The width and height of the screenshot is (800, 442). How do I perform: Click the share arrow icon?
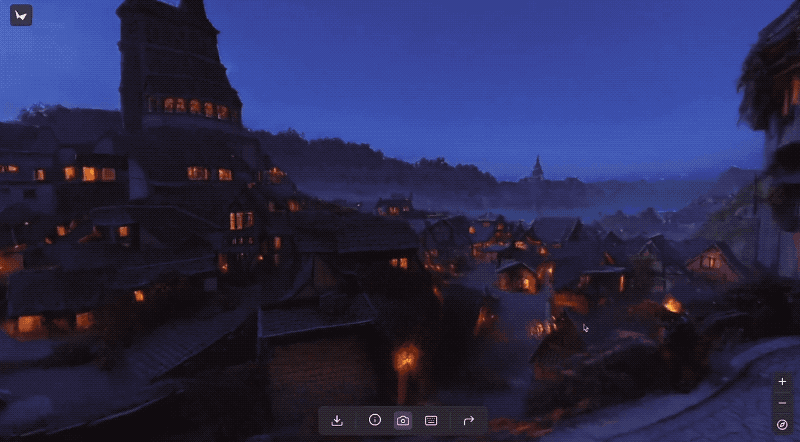pyautogui.click(x=468, y=421)
